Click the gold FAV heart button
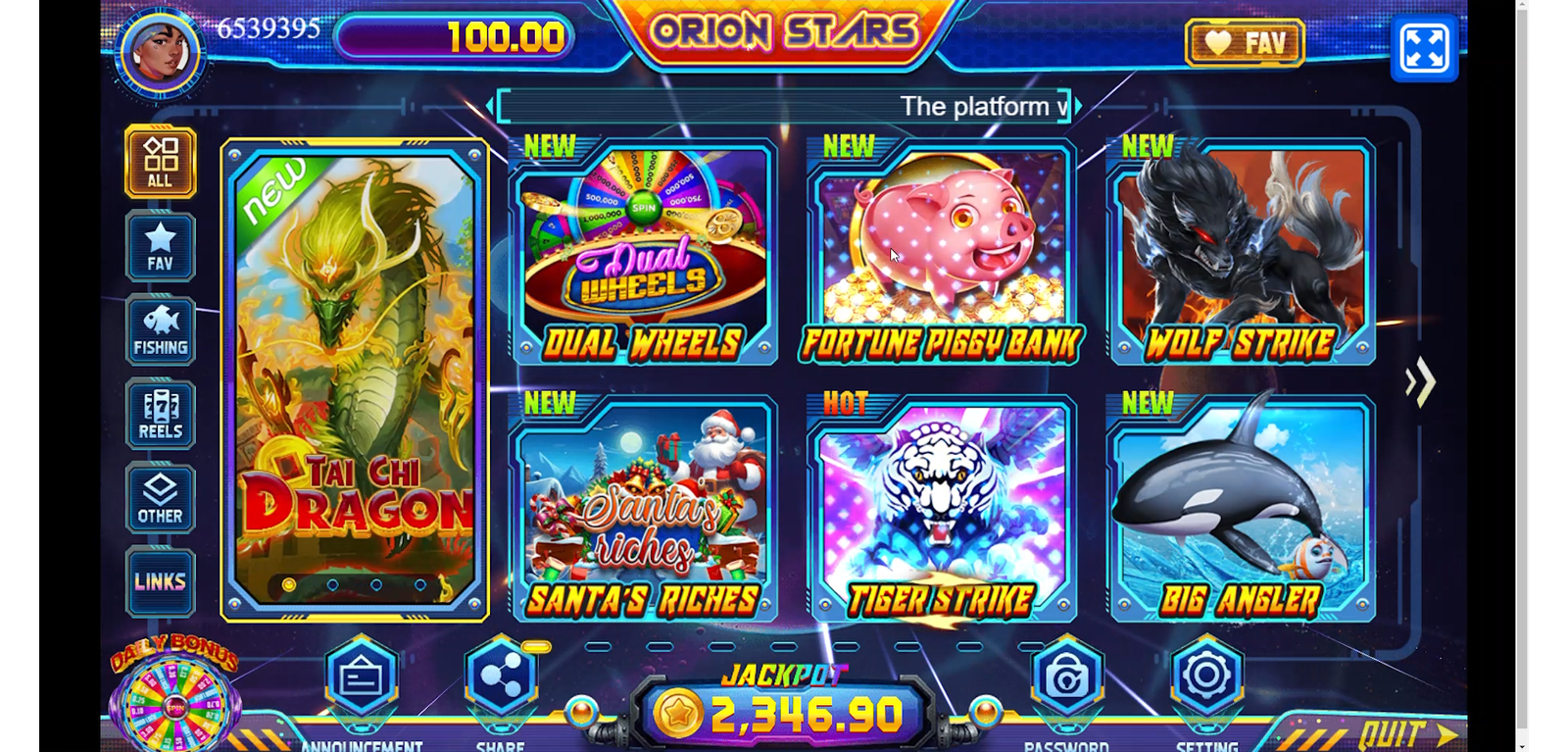This screenshot has width=1568, height=752. (x=1245, y=43)
